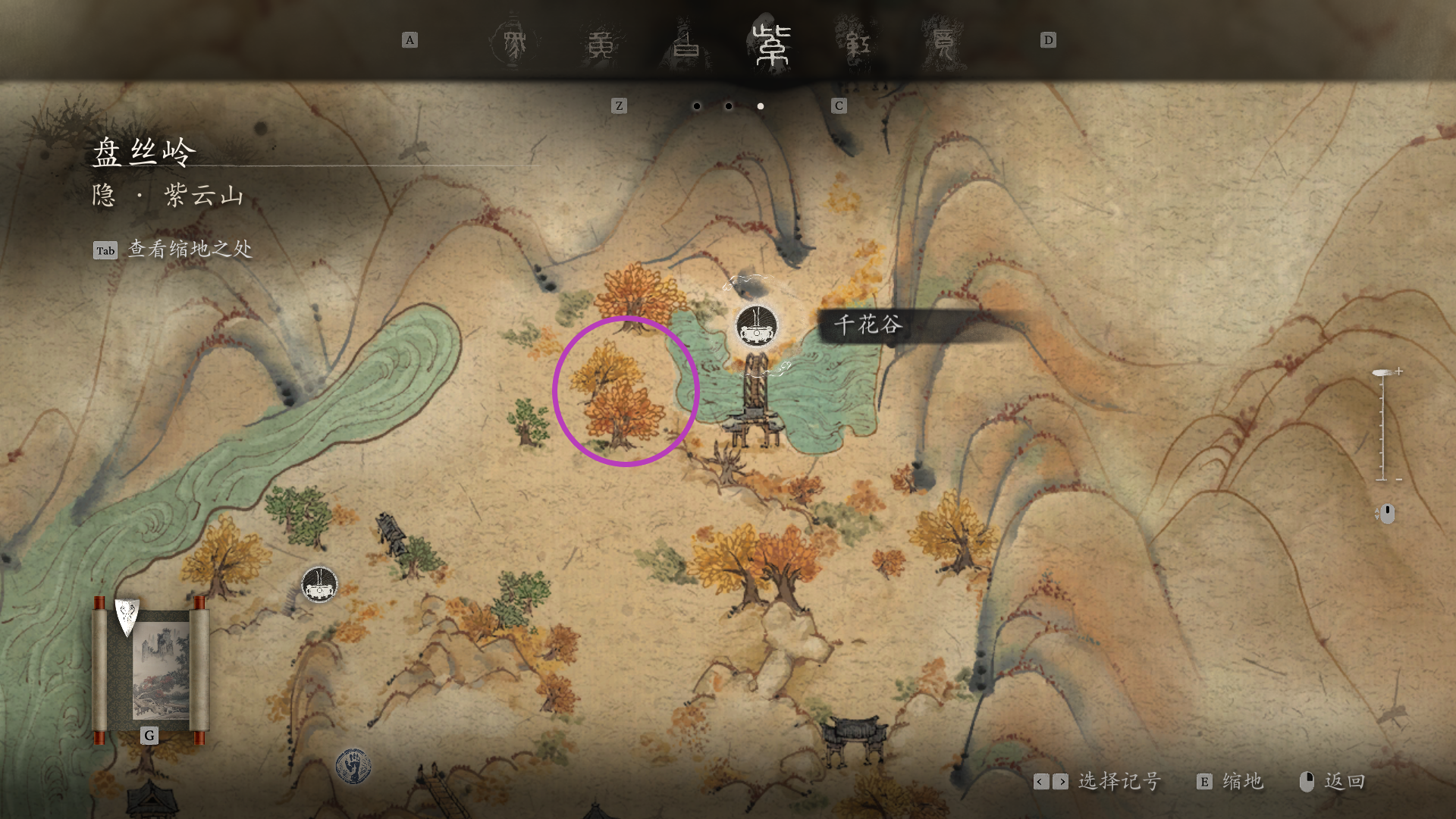Open the first chapter tab on the left
This screenshot has width=1456, height=819.
516,44
